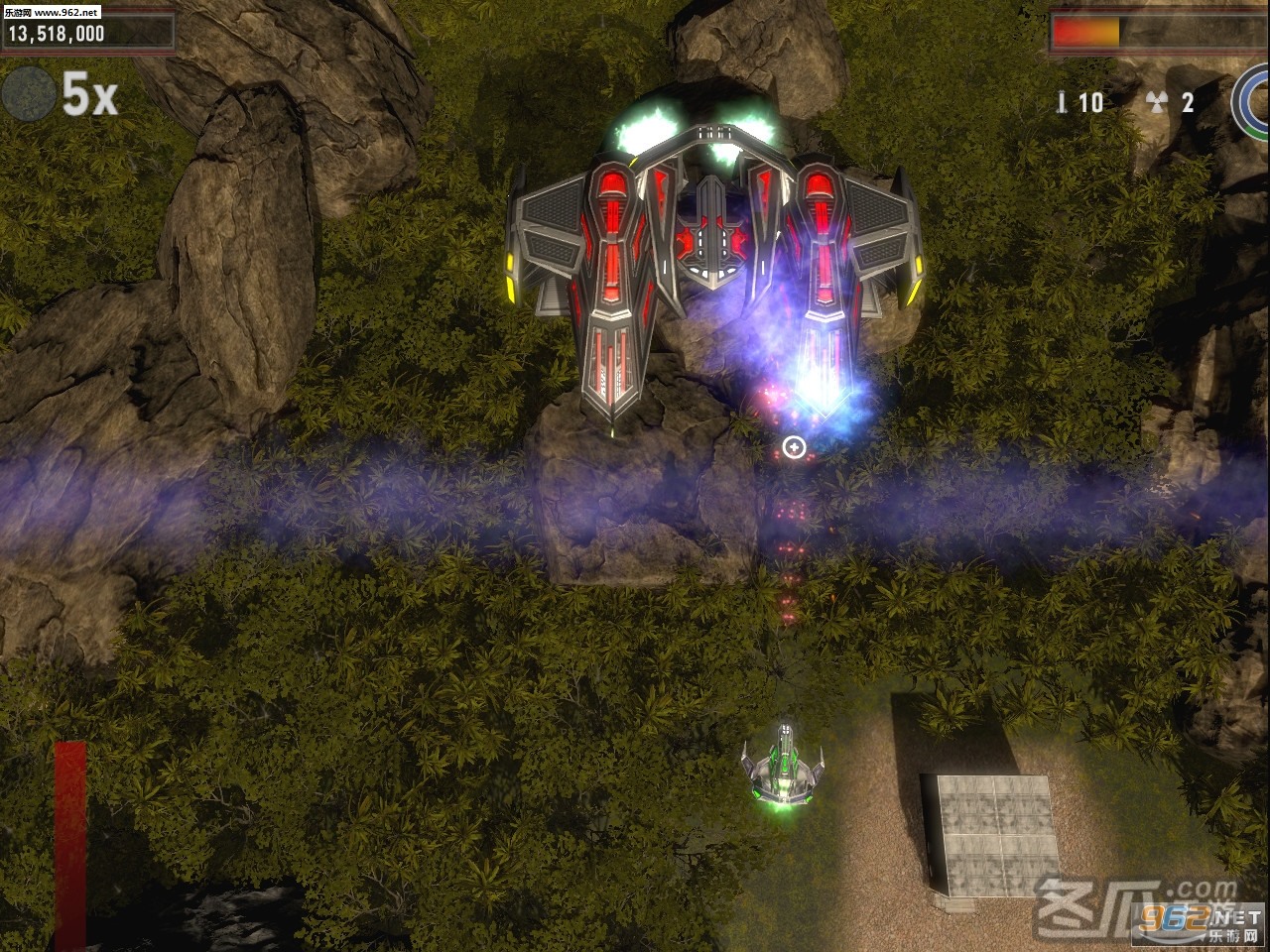The width and height of the screenshot is (1270, 952).
Task: Click the round multiplier medallion icon
Action: coord(29,94)
